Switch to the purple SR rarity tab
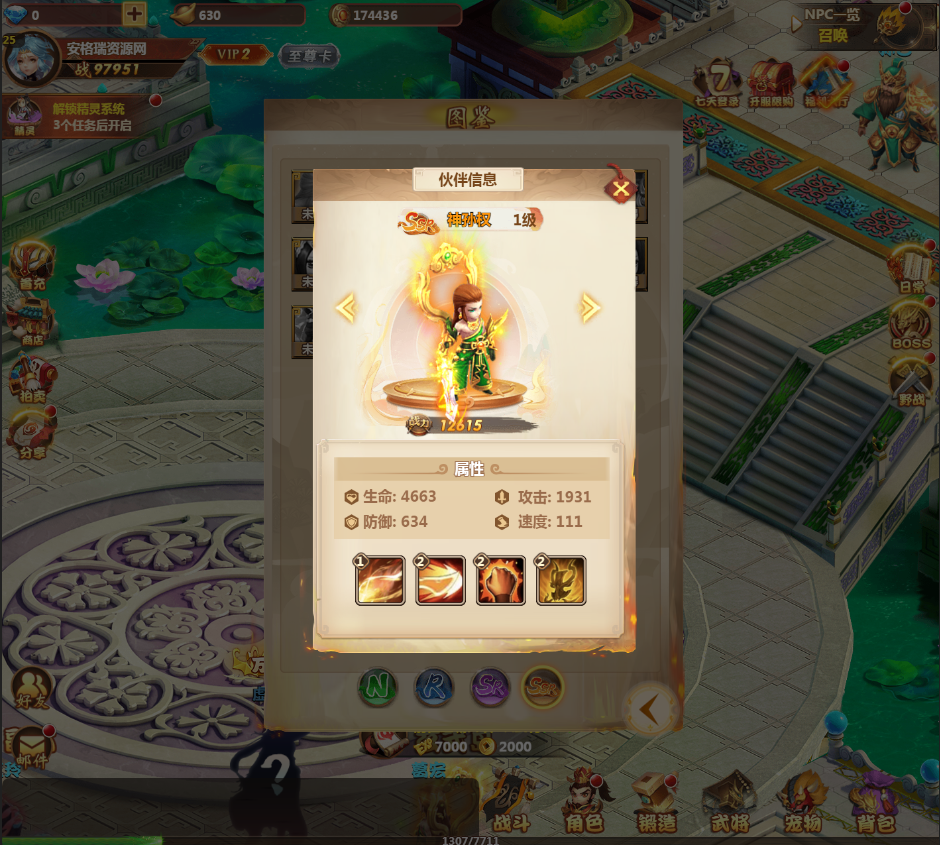The width and height of the screenshot is (940, 845). click(490, 687)
